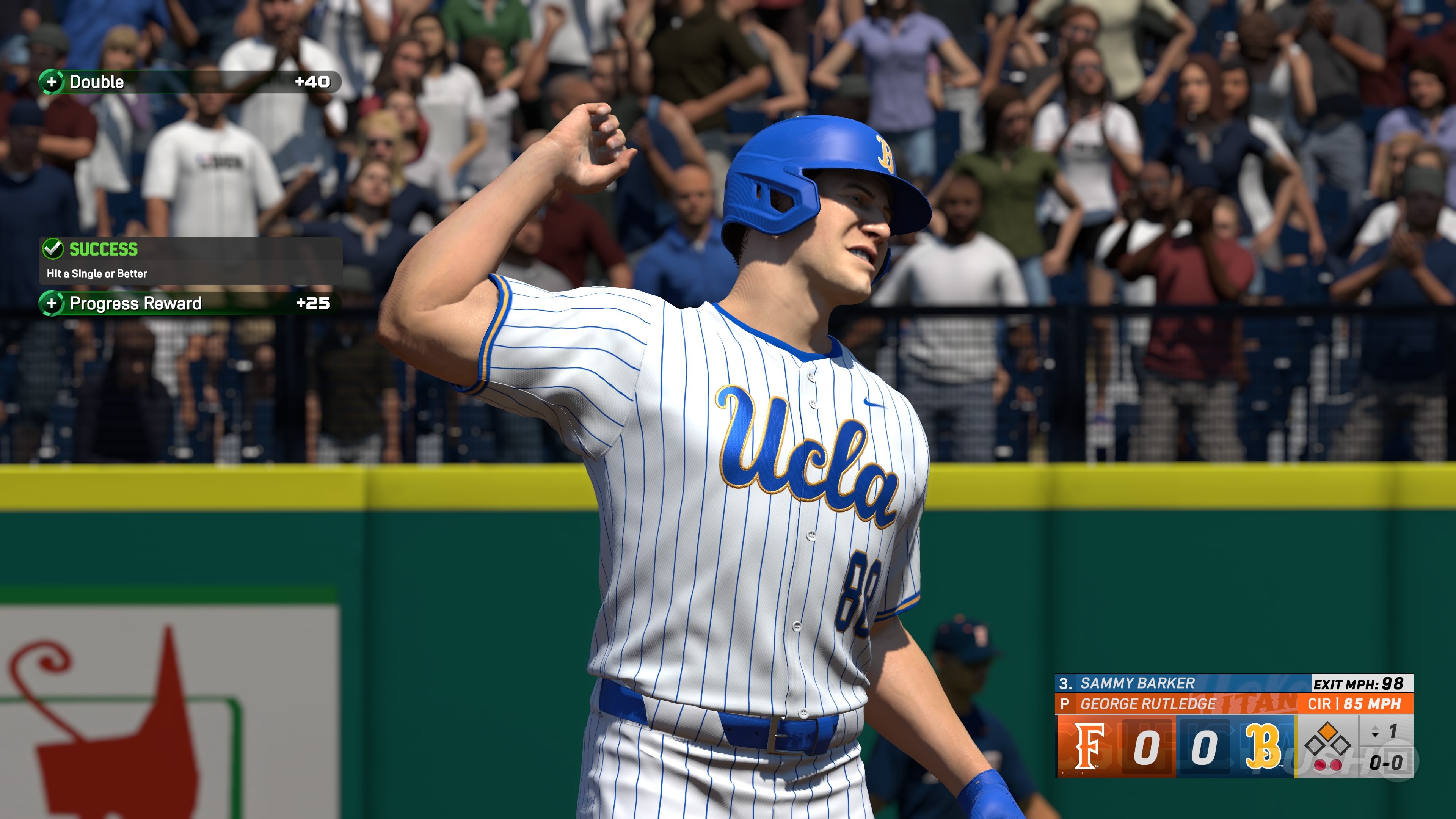Click the Double +40 reward notification
1456x819 pixels.
(x=189, y=82)
